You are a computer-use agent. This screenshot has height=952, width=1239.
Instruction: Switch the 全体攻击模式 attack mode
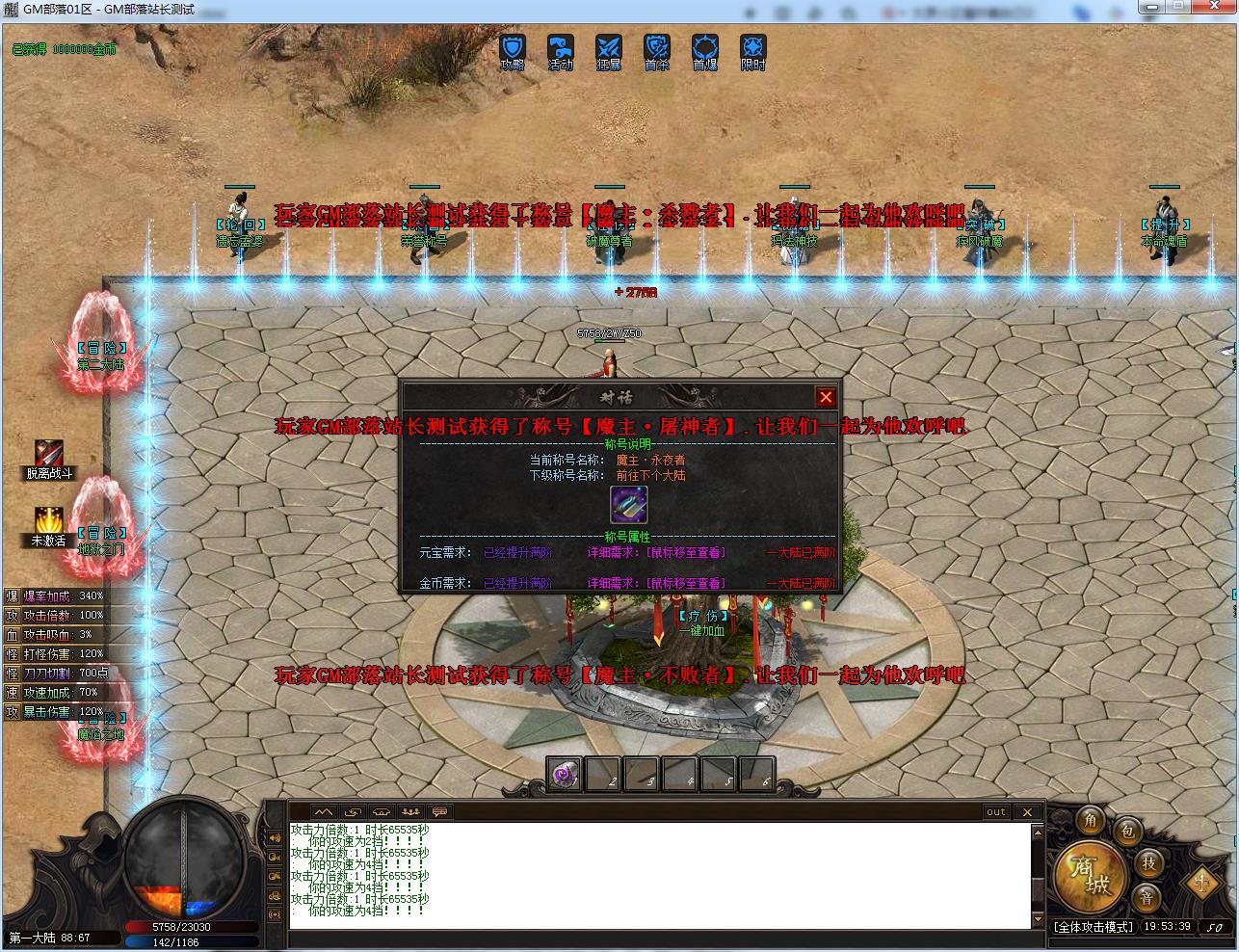tap(1094, 927)
